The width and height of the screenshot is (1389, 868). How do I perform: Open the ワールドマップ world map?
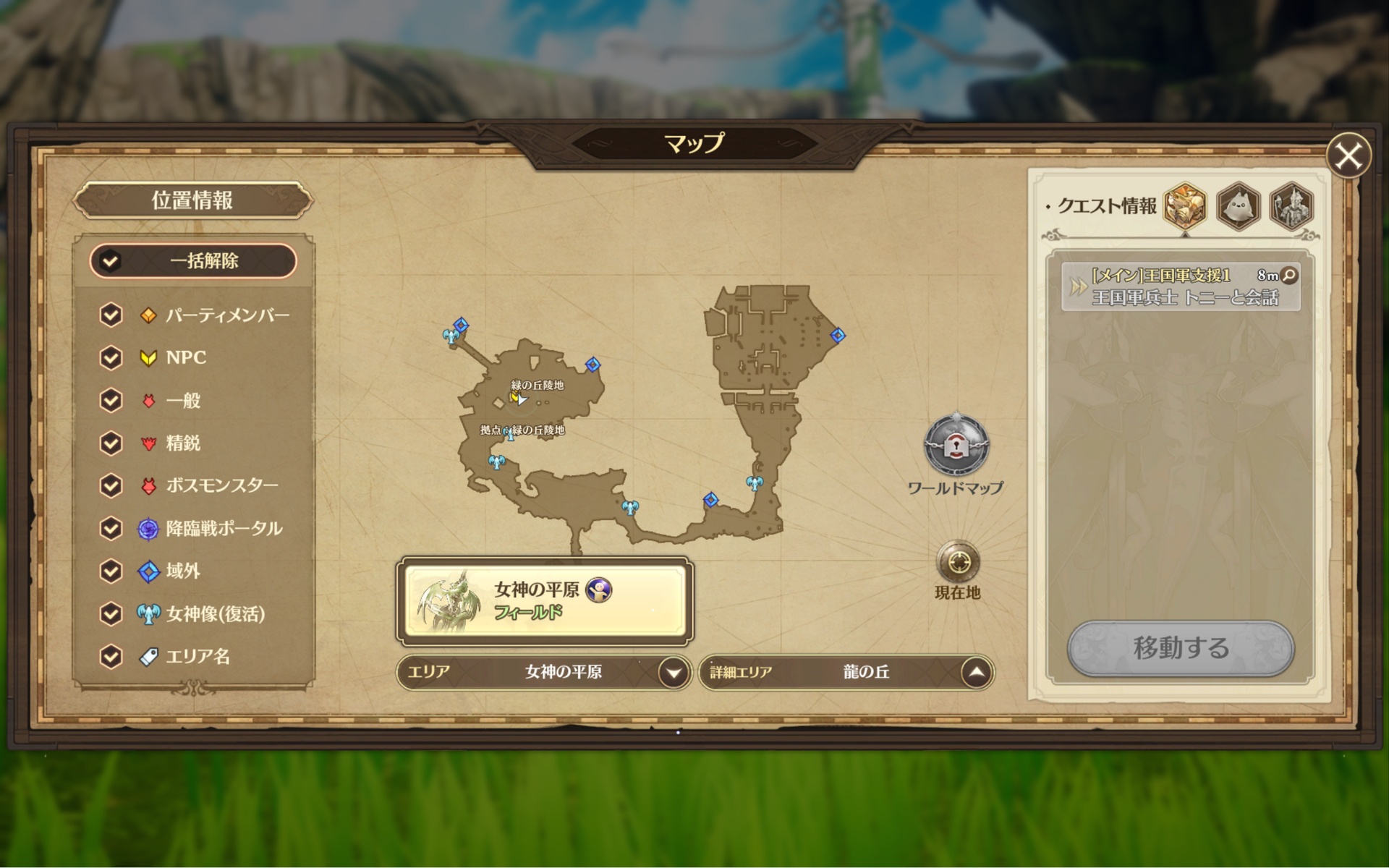tap(956, 446)
